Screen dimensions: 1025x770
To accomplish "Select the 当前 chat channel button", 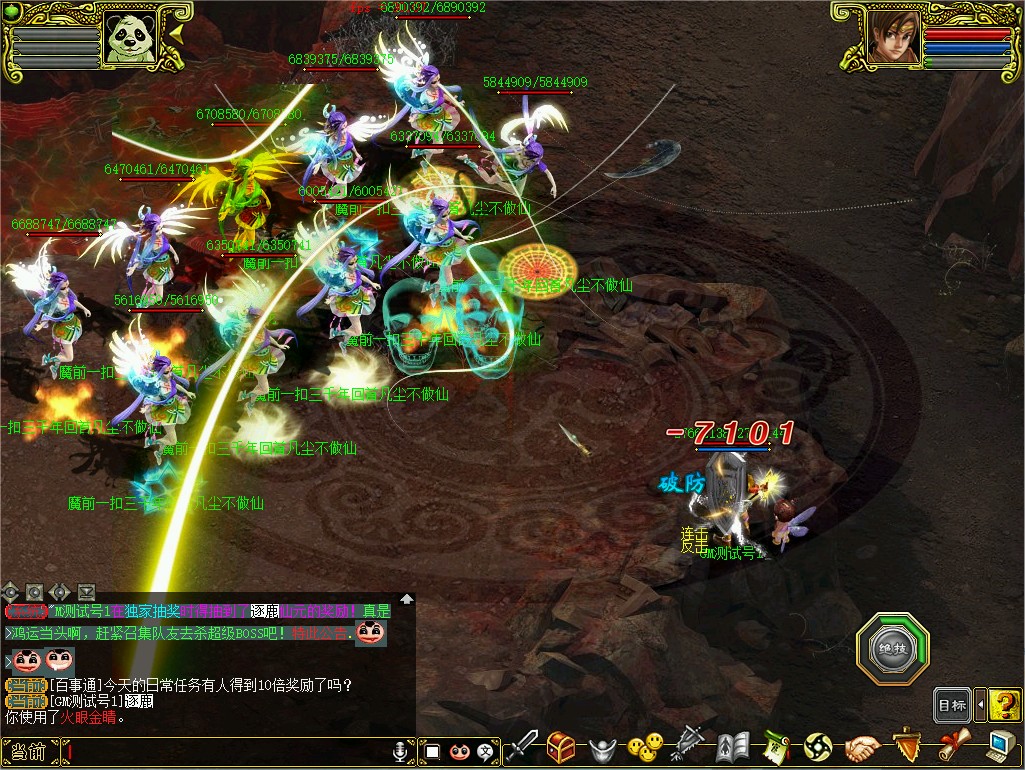I will [28, 751].
